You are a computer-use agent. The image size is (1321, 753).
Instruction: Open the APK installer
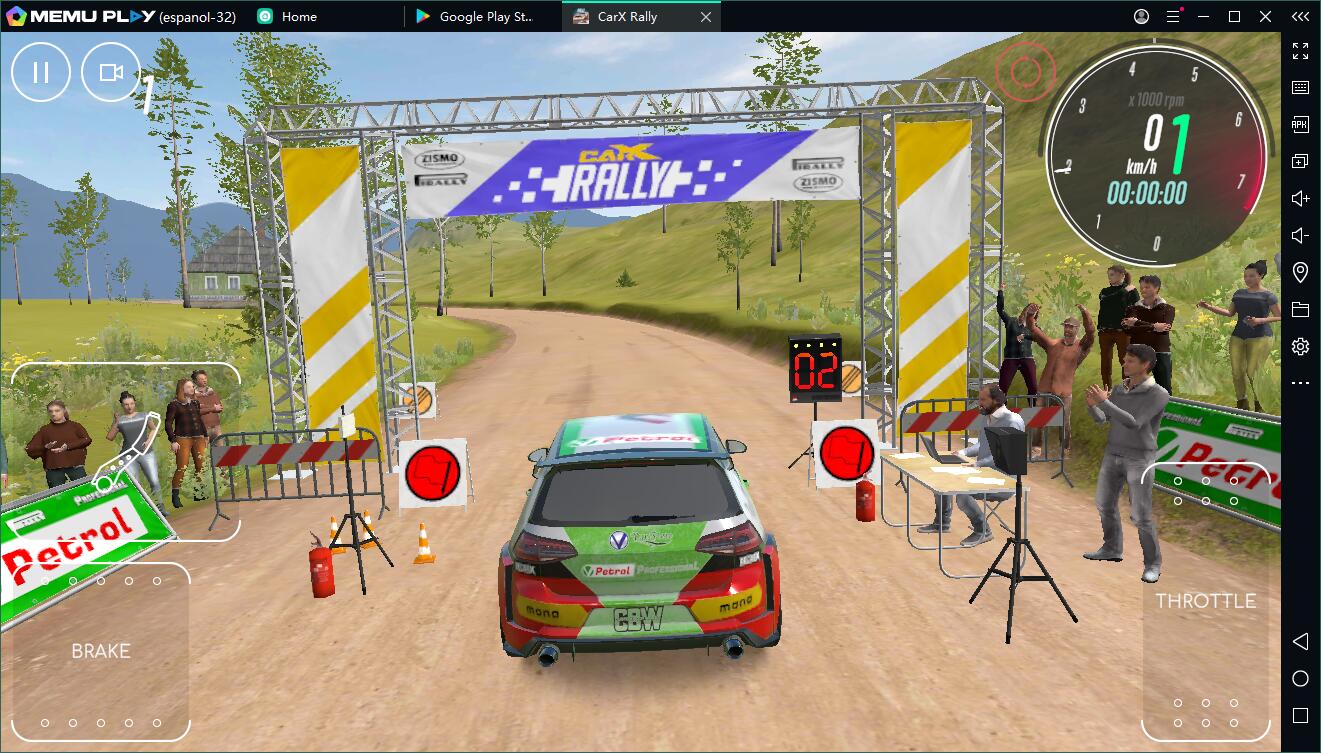[x=1300, y=124]
